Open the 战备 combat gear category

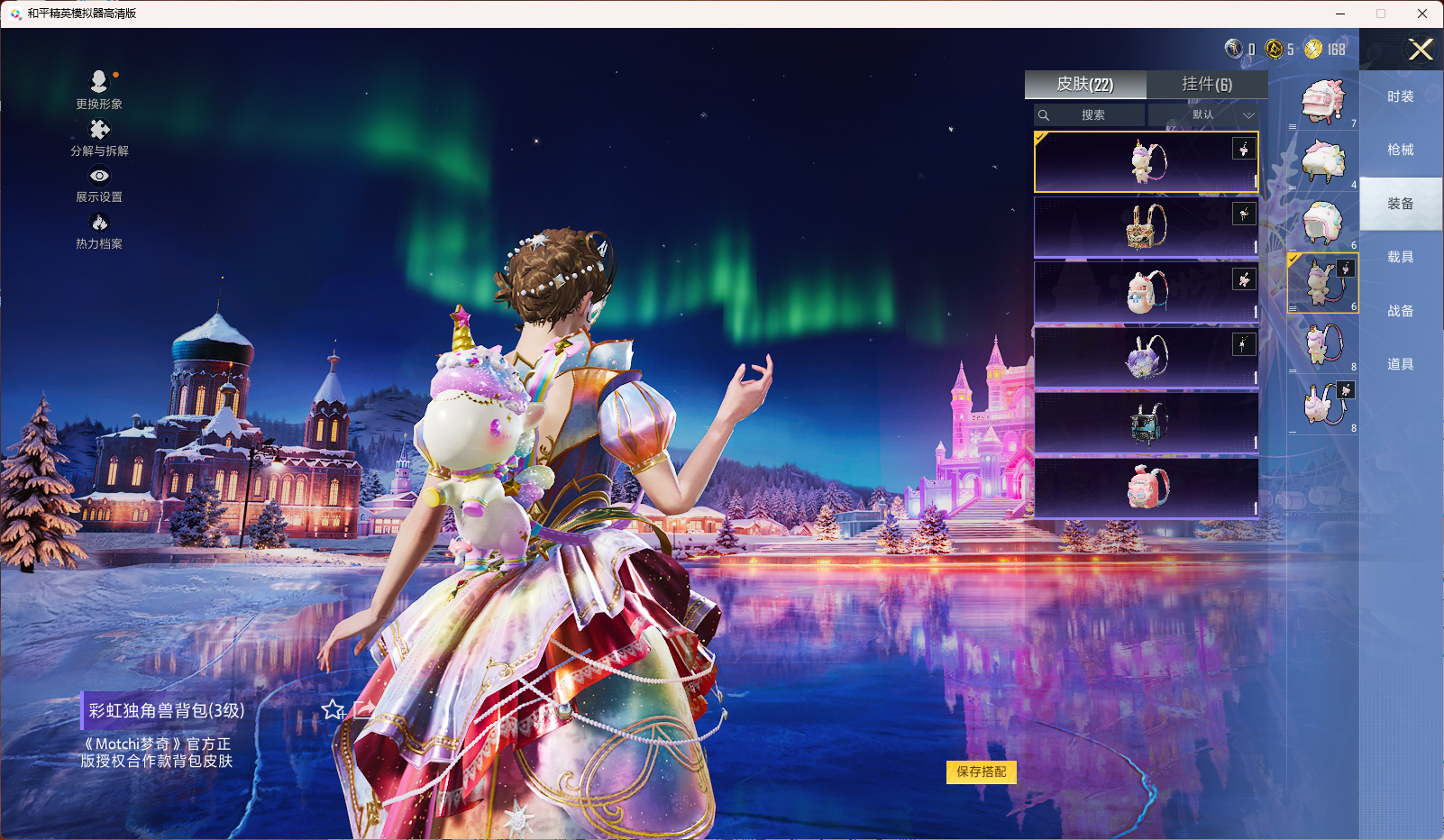pos(1400,311)
